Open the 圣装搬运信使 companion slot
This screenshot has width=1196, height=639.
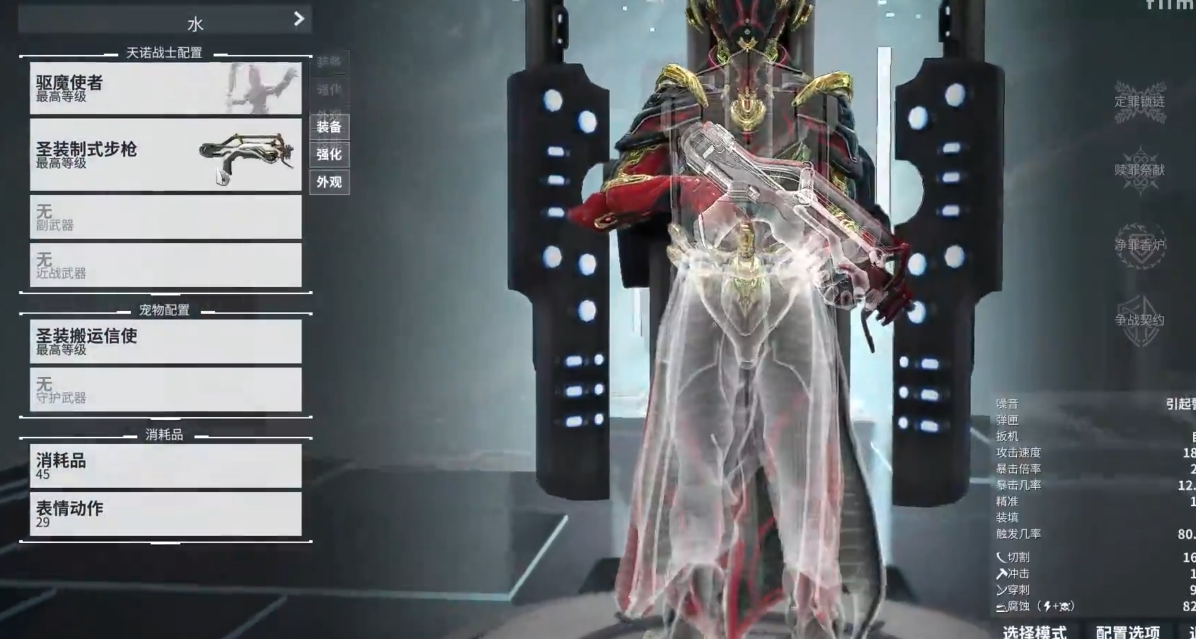[x=165, y=341]
